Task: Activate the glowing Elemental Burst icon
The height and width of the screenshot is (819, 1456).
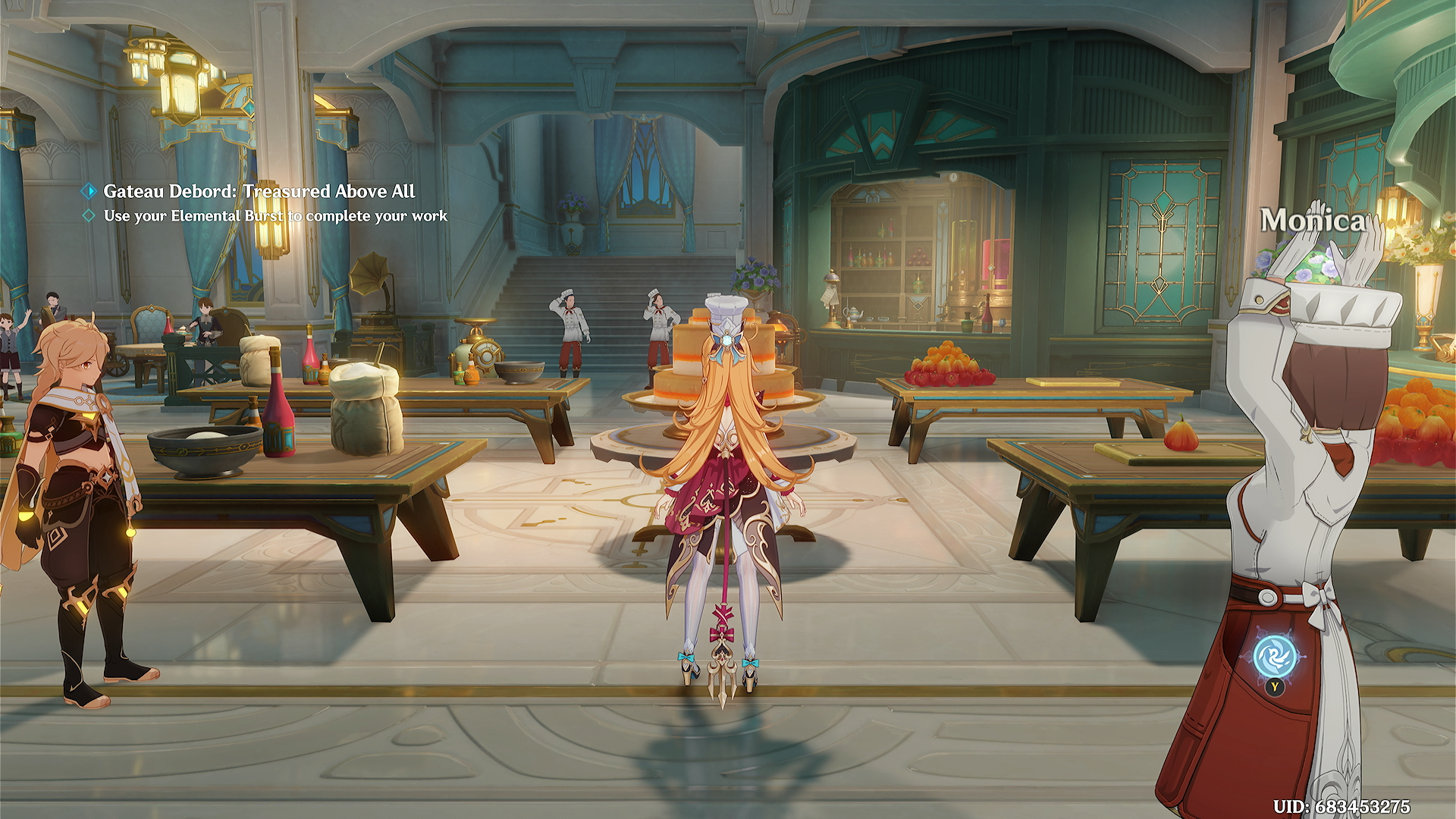Action: point(1274,657)
